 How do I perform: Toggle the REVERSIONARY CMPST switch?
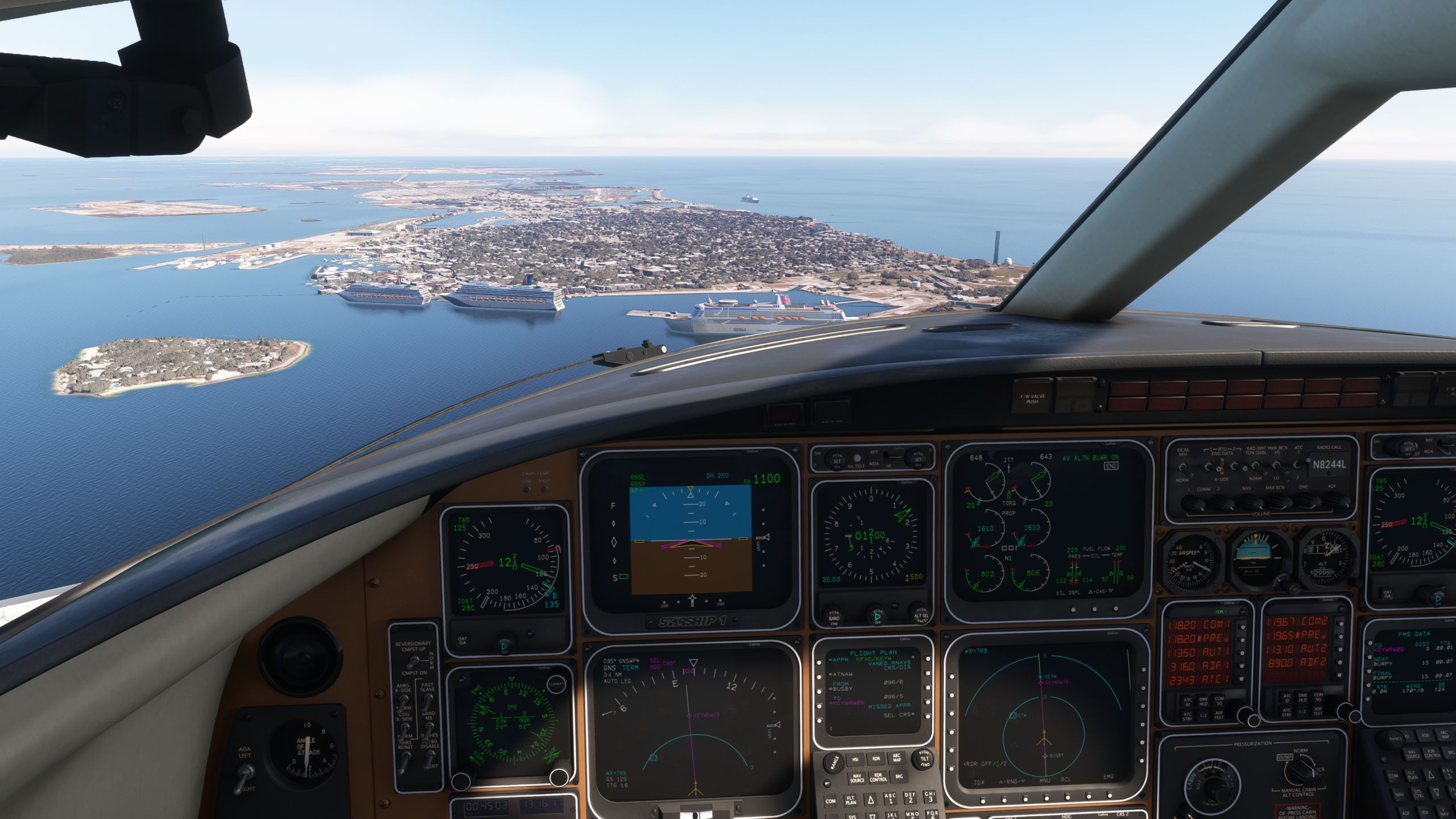413,661
